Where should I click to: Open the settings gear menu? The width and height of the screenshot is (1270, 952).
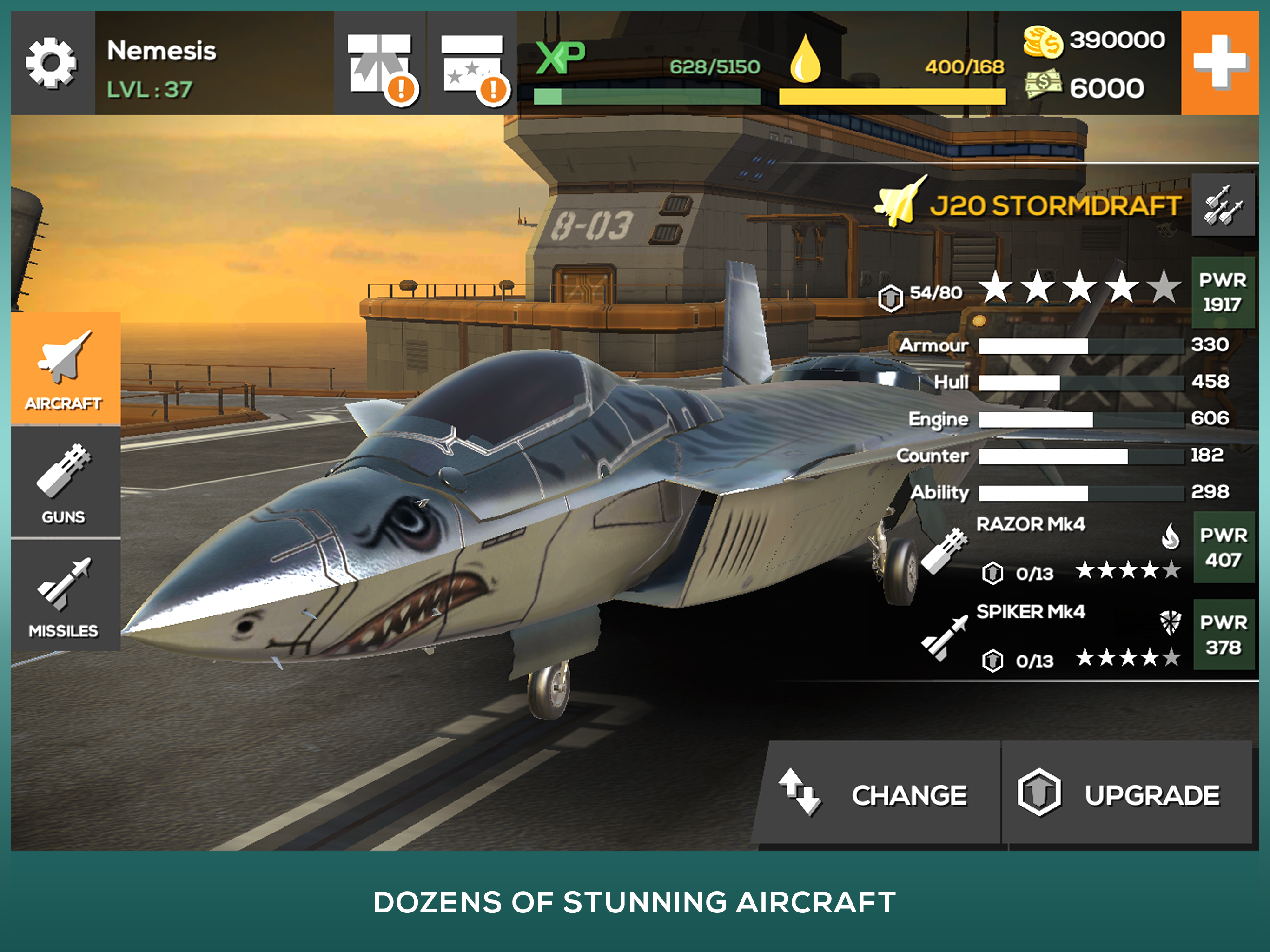tap(52, 63)
